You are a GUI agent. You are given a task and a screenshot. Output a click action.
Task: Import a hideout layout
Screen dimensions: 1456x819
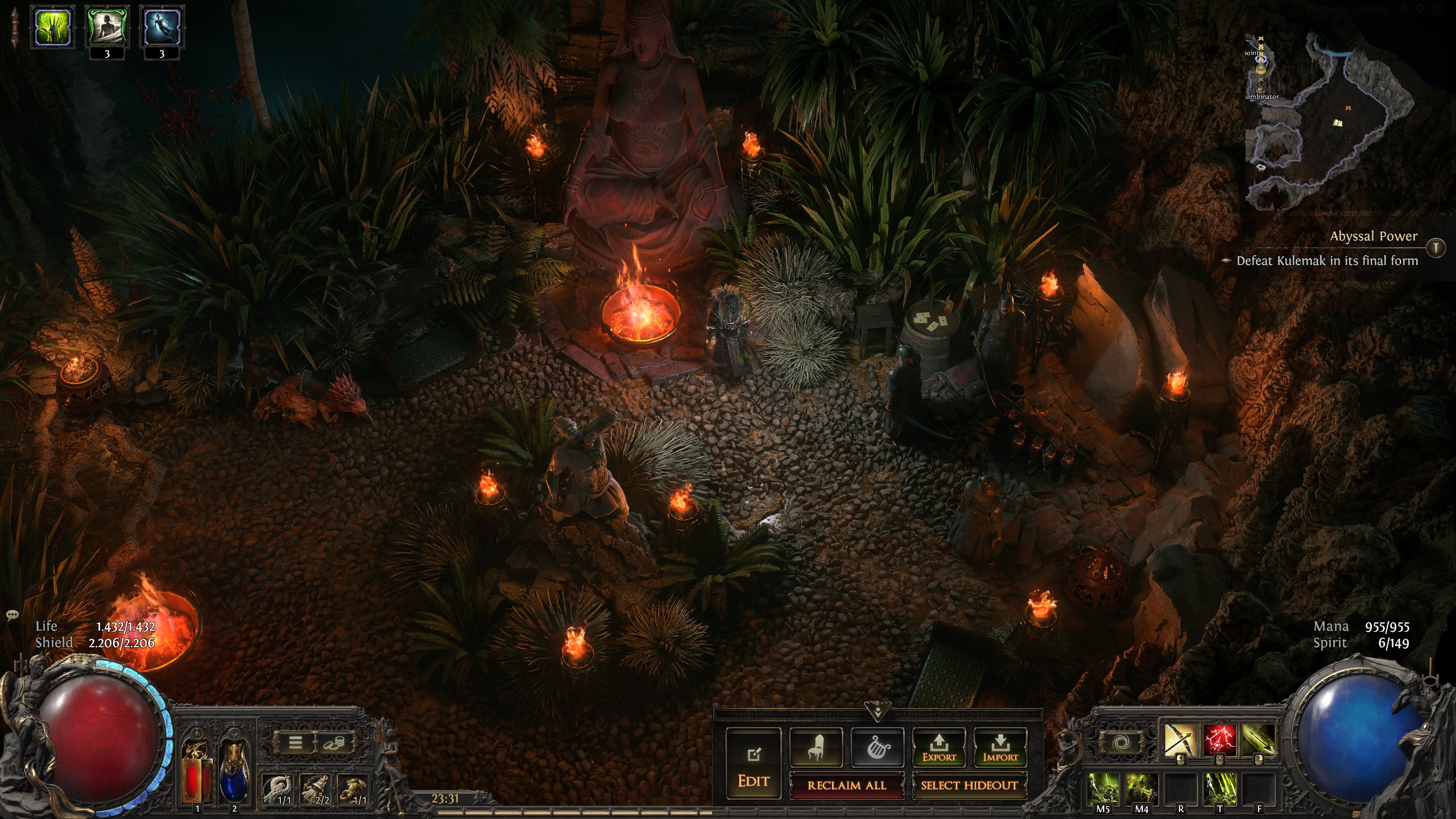(x=1000, y=747)
